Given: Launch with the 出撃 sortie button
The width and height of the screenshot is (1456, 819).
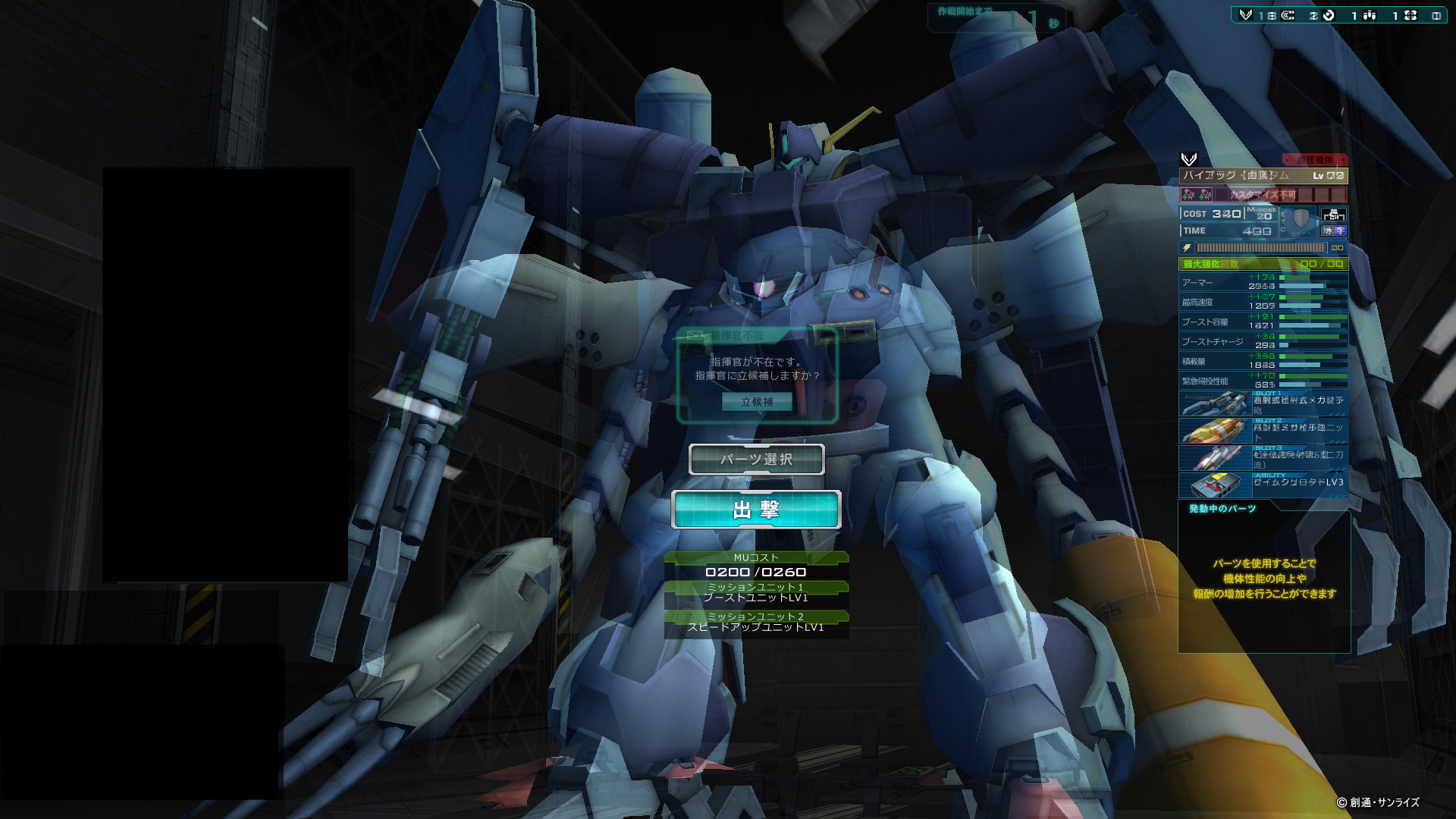Looking at the screenshot, I should click(x=756, y=510).
